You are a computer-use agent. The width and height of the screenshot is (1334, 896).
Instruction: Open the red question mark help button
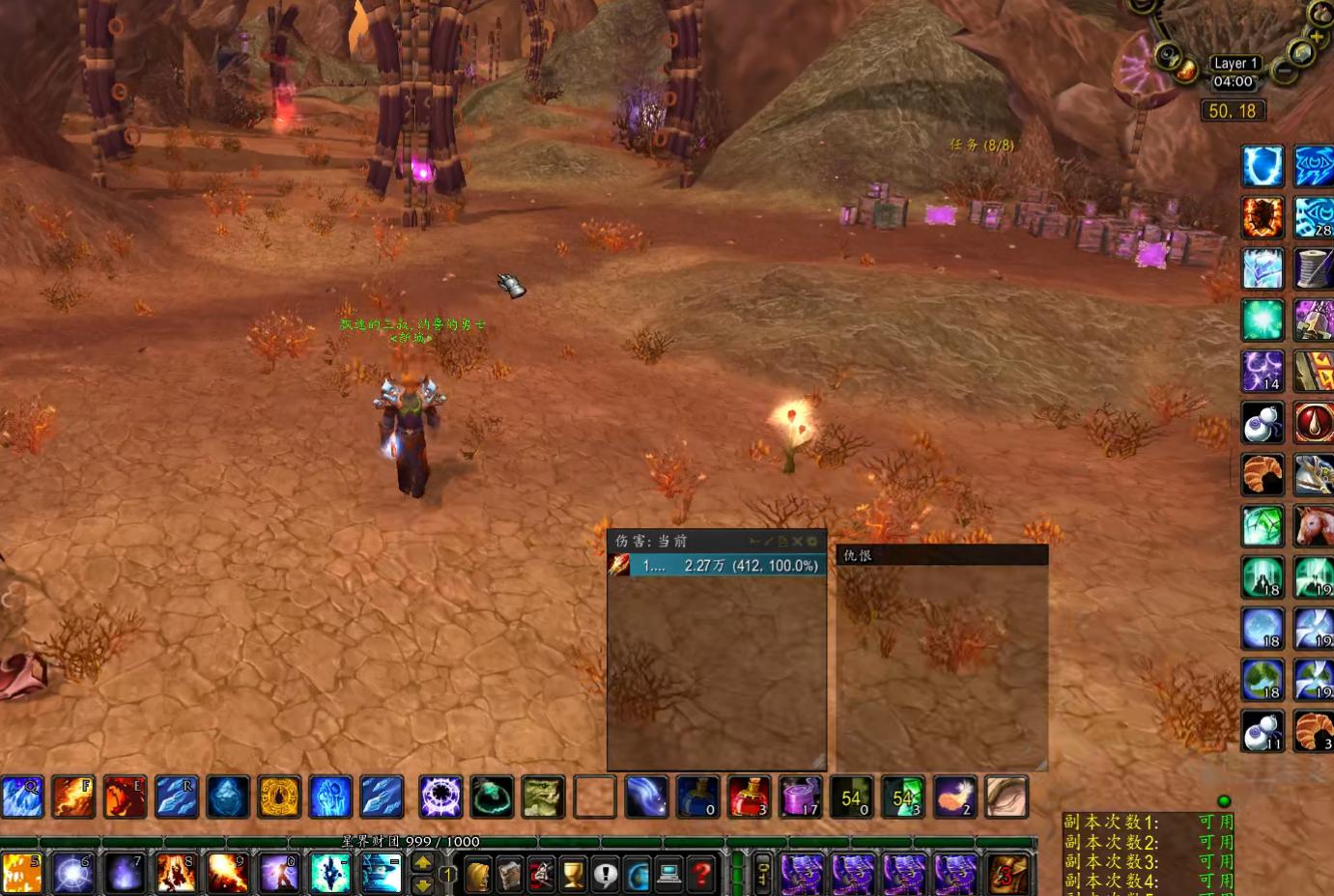(702, 875)
